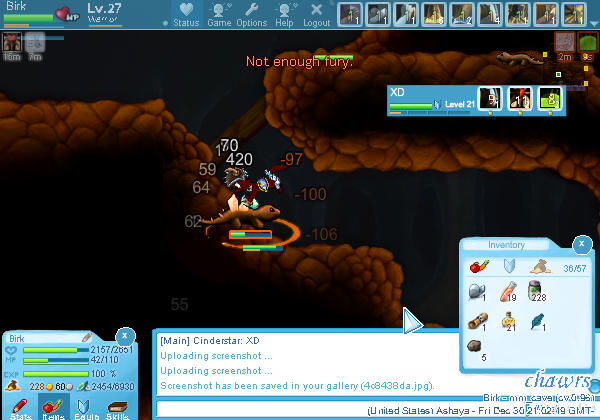Show consumables with the apple and carrot tab

click(476, 266)
